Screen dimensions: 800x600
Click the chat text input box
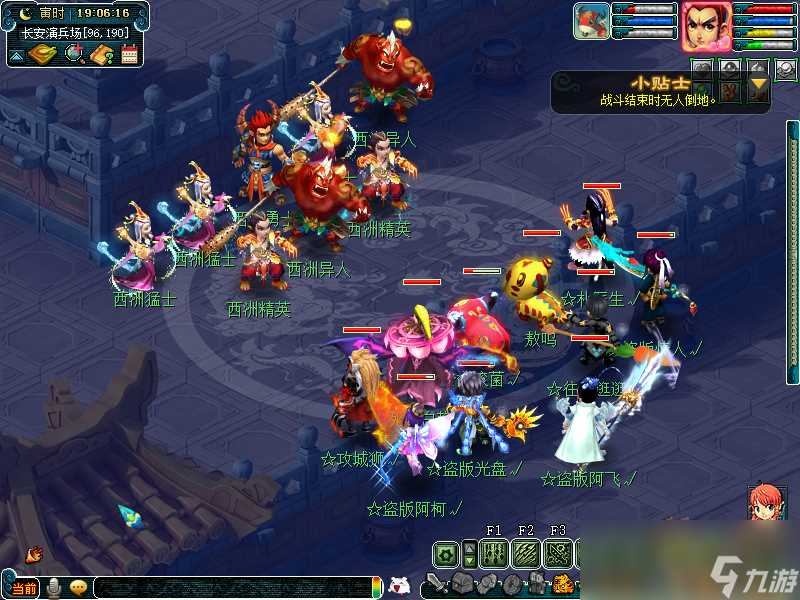coord(230,587)
